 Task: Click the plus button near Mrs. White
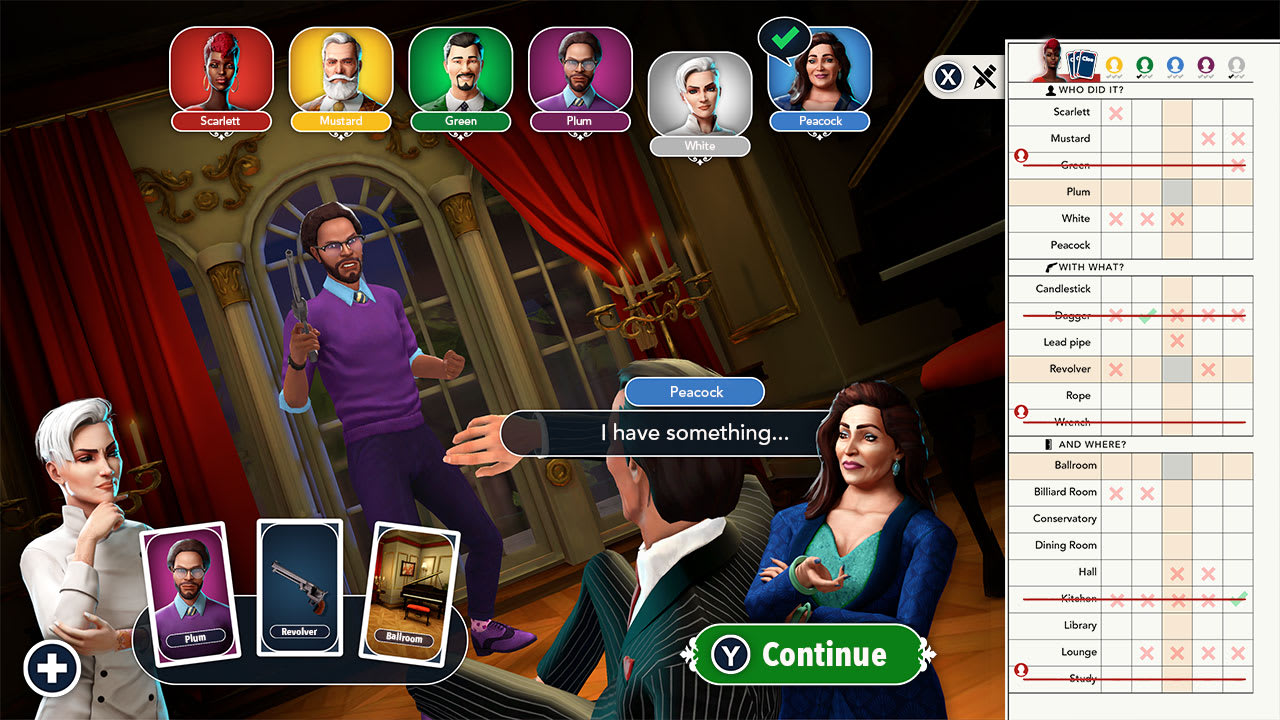tap(51, 667)
